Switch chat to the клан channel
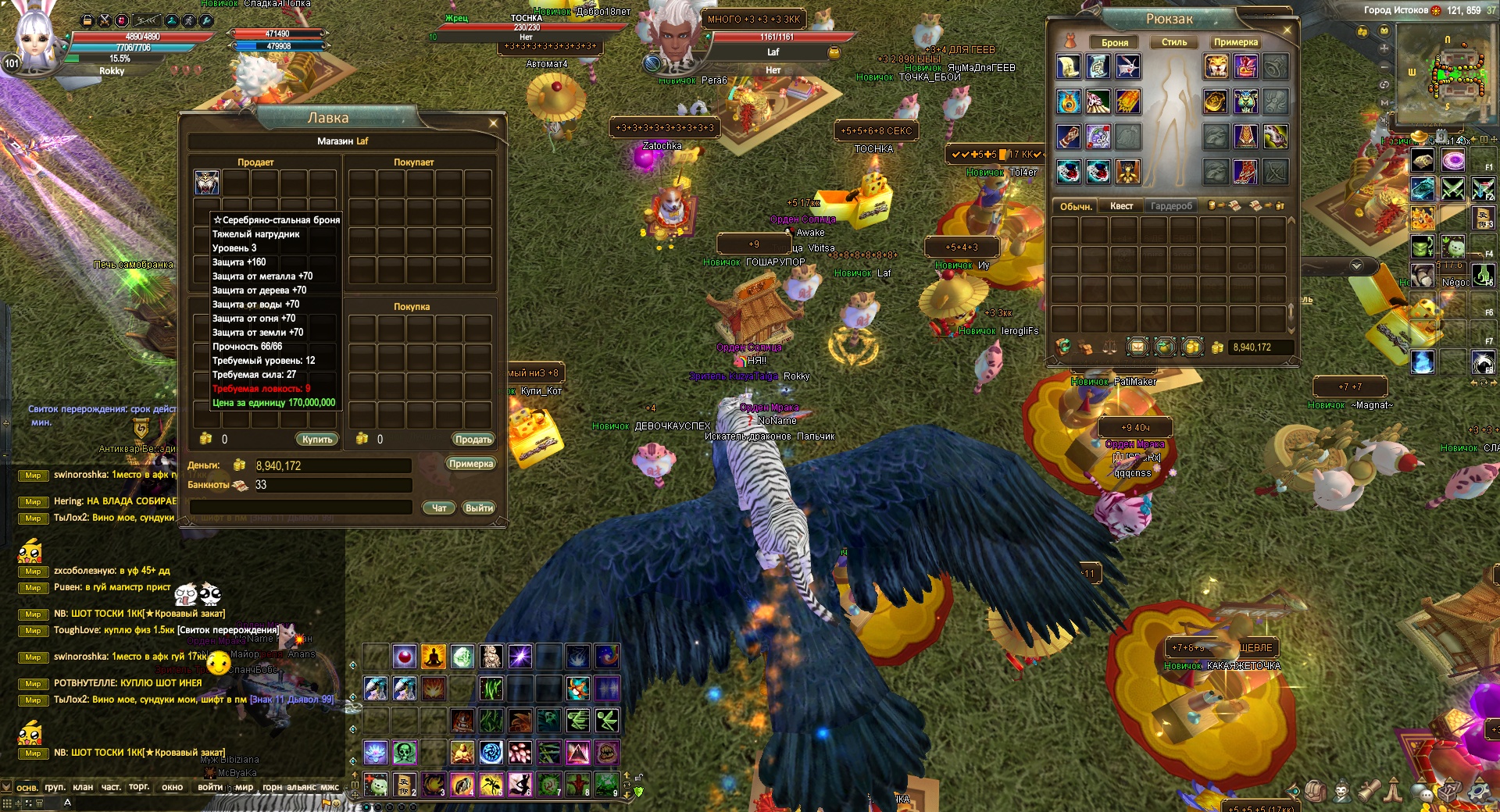 pos(83,787)
